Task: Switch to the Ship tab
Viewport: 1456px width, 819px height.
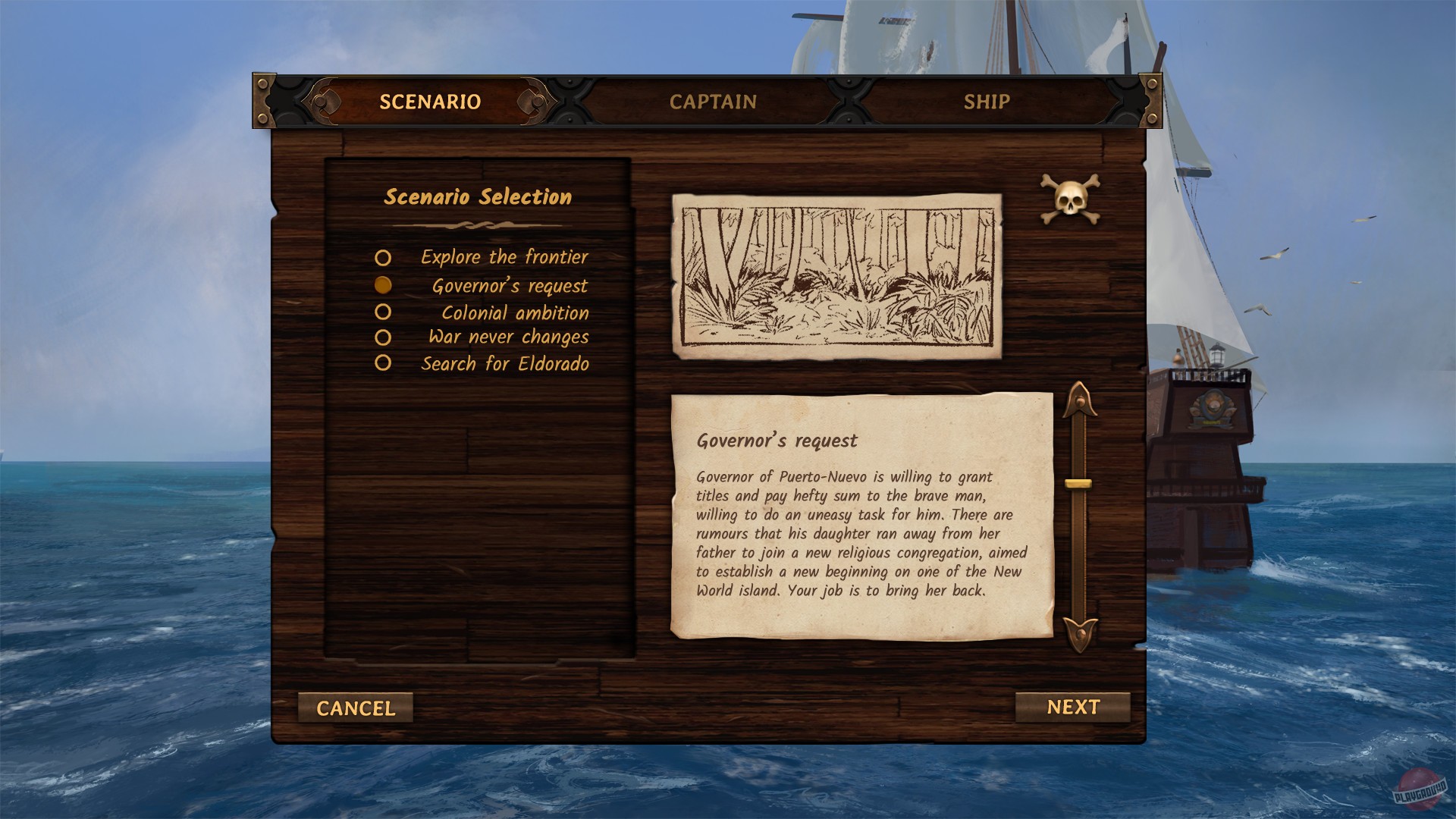Action: click(987, 101)
